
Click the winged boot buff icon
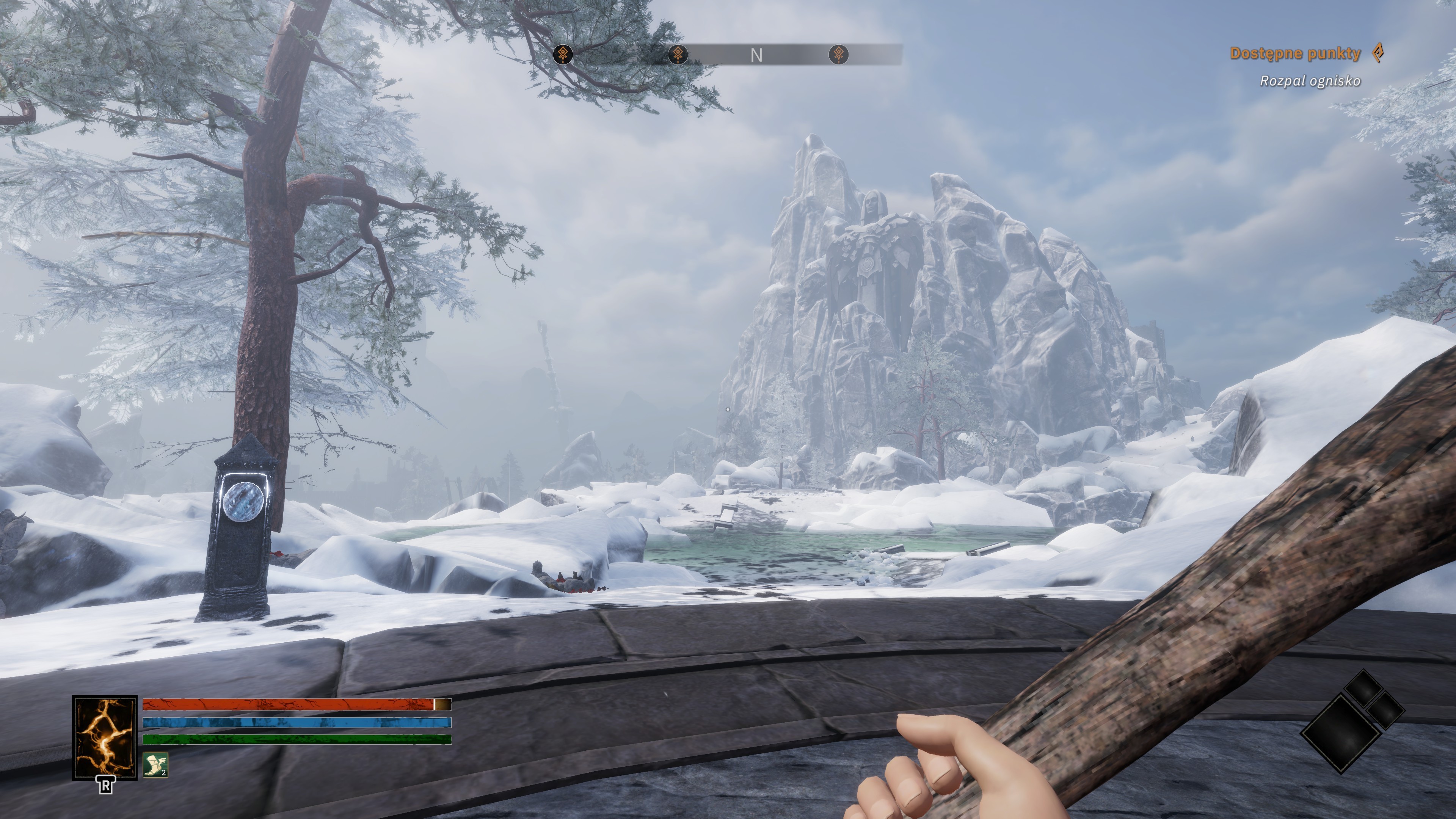coord(155,765)
